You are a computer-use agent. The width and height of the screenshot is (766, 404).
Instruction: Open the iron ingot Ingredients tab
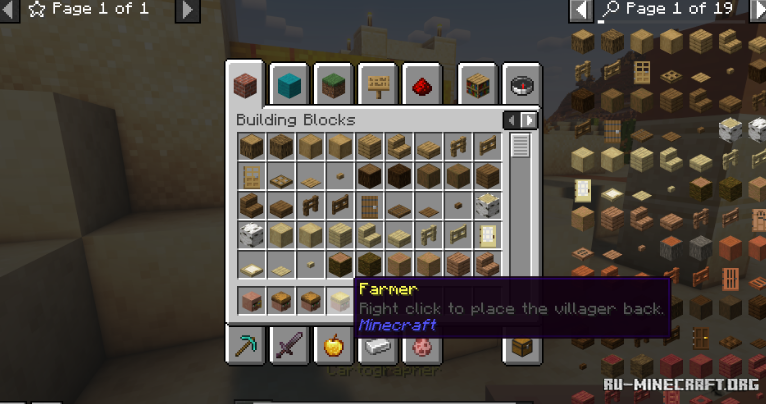click(377, 346)
